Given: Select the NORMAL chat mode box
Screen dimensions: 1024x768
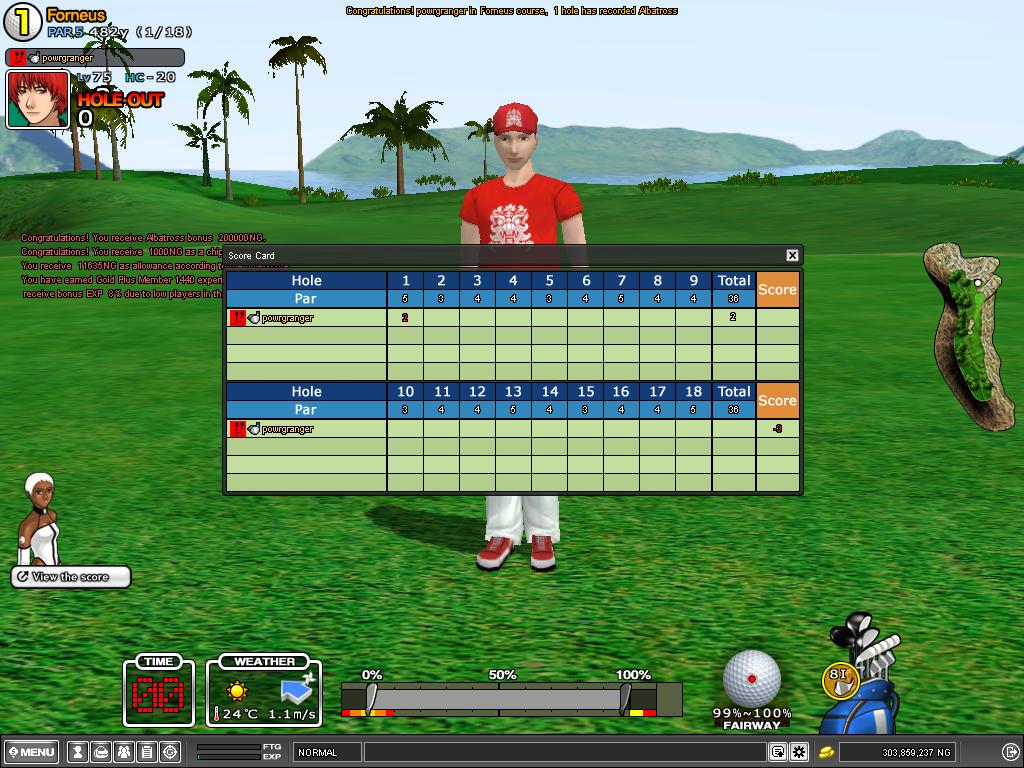Looking at the screenshot, I should (x=328, y=752).
